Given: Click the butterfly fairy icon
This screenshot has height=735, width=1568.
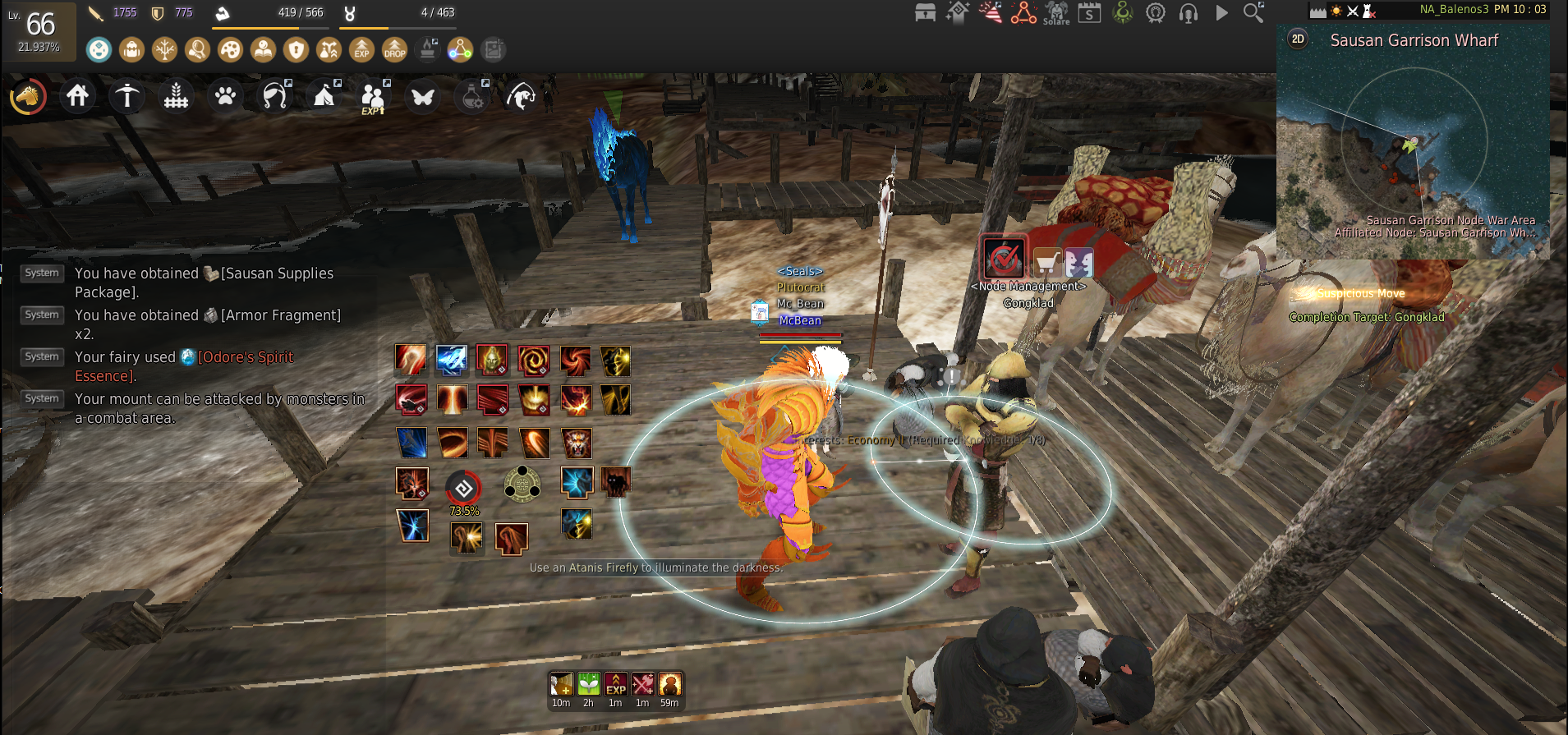Looking at the screenshot, I should [423, 96].
